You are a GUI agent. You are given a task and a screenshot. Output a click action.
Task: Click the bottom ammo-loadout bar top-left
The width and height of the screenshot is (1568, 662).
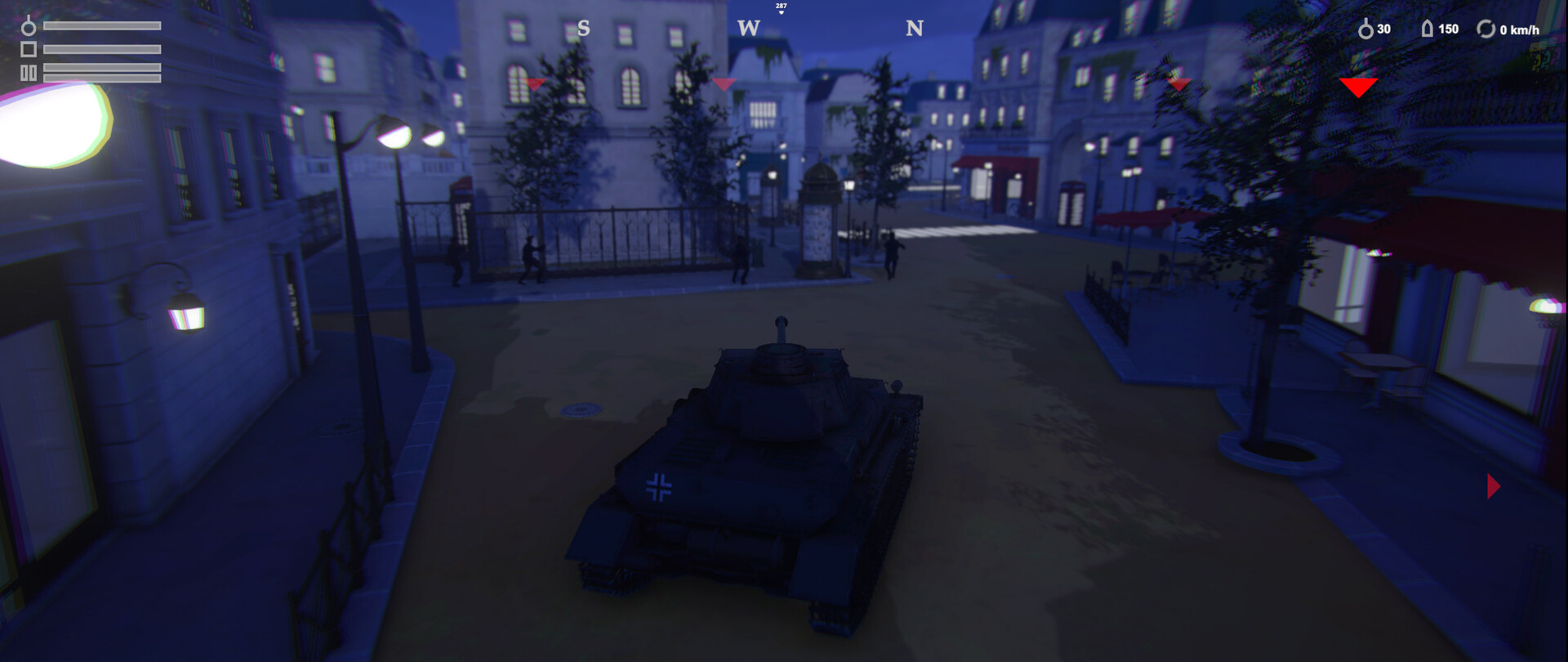[102, 79]
